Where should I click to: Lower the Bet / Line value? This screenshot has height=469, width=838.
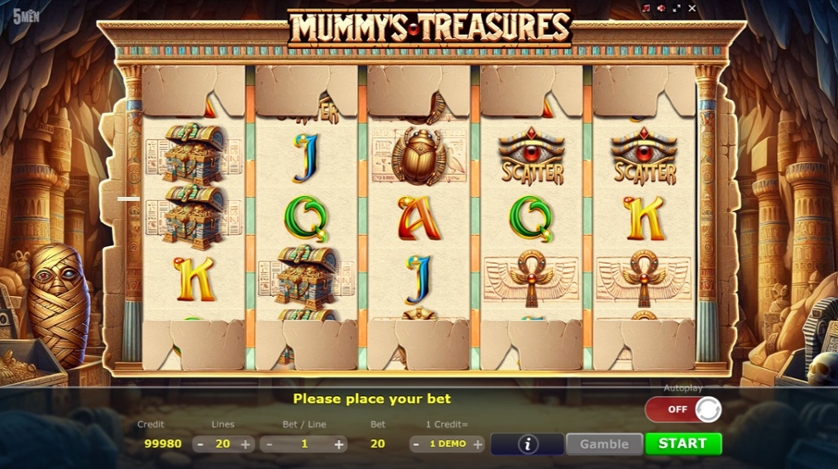click(268, 444)
